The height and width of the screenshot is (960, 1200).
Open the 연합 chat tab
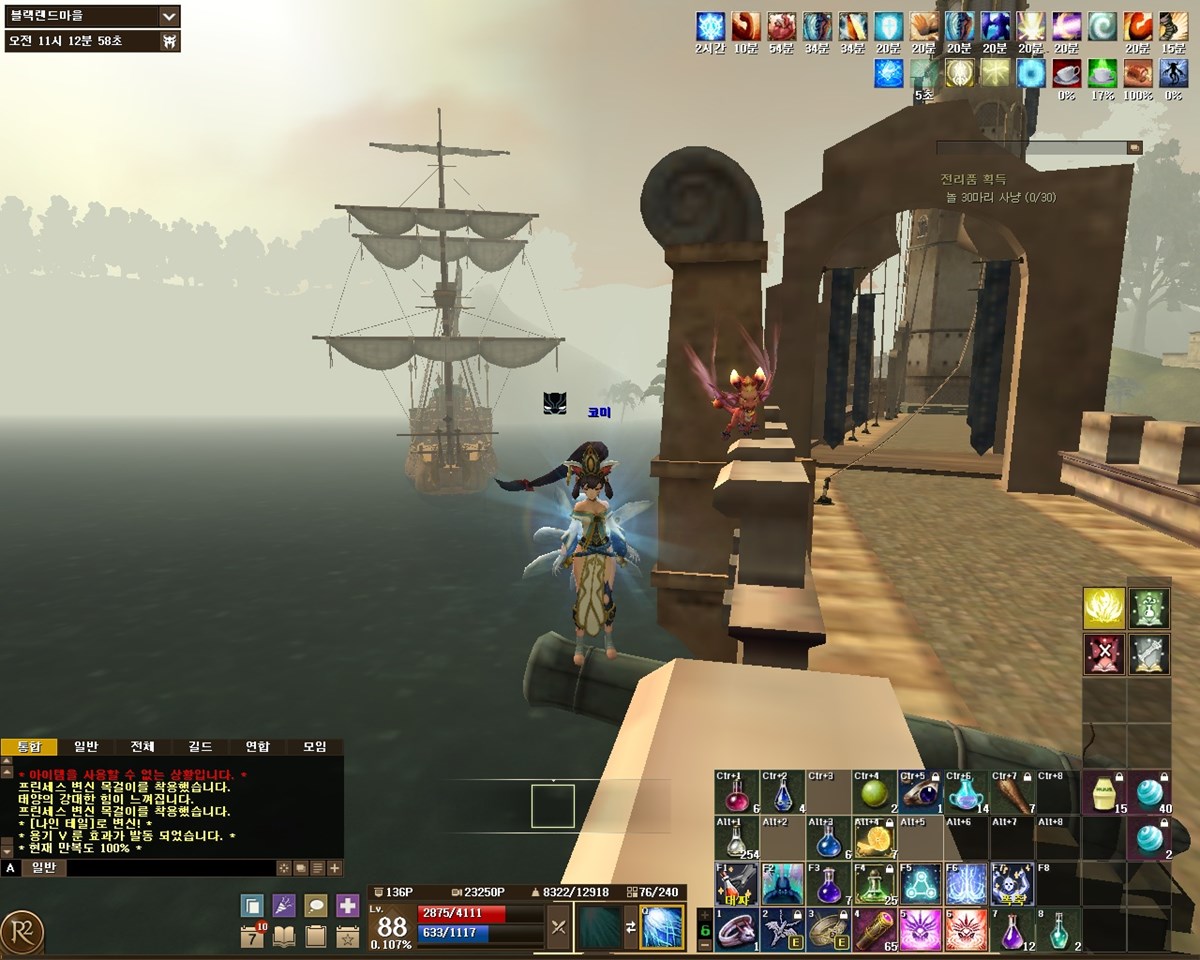tap(257, 747)
